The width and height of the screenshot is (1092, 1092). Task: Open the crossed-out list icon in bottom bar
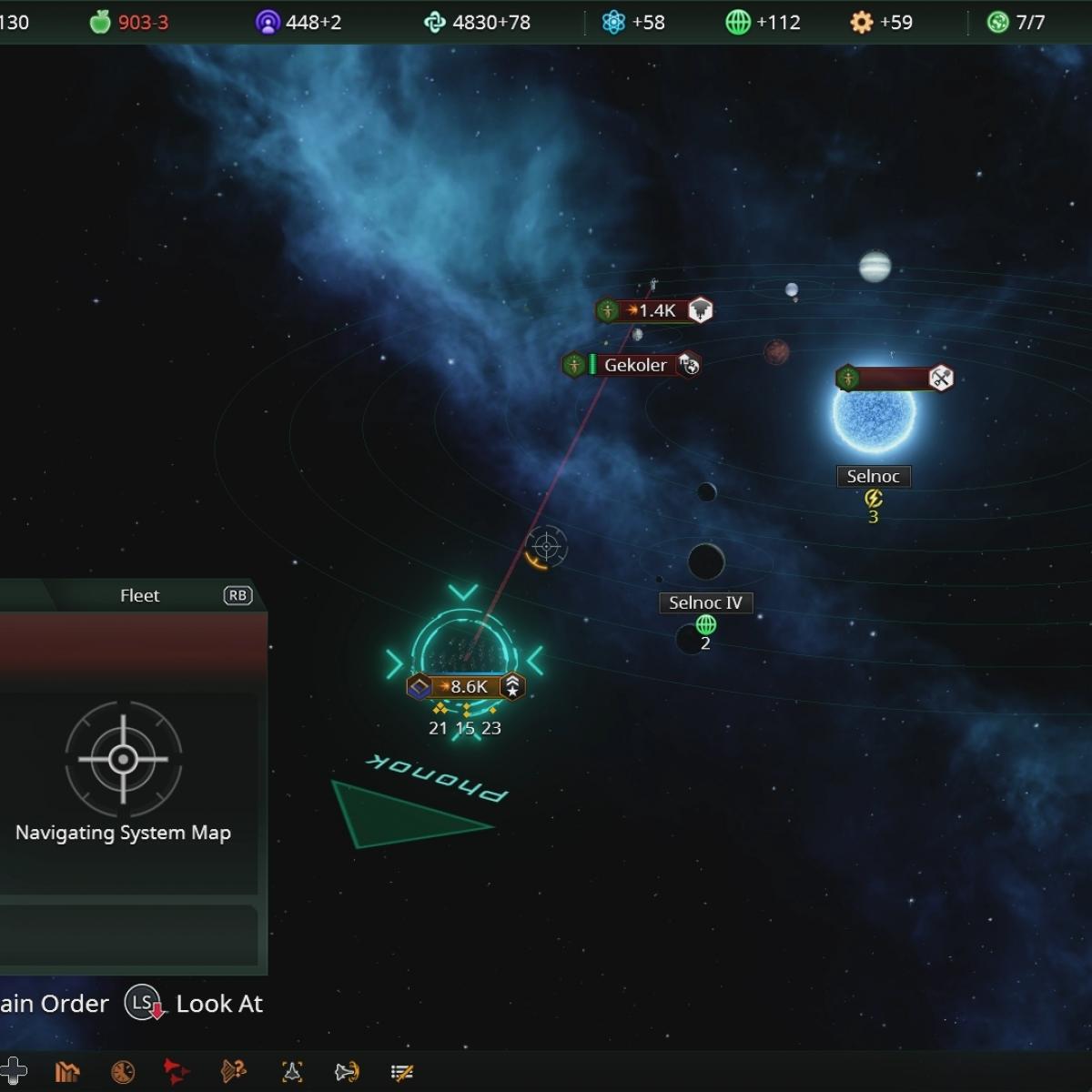point(401,1072)
